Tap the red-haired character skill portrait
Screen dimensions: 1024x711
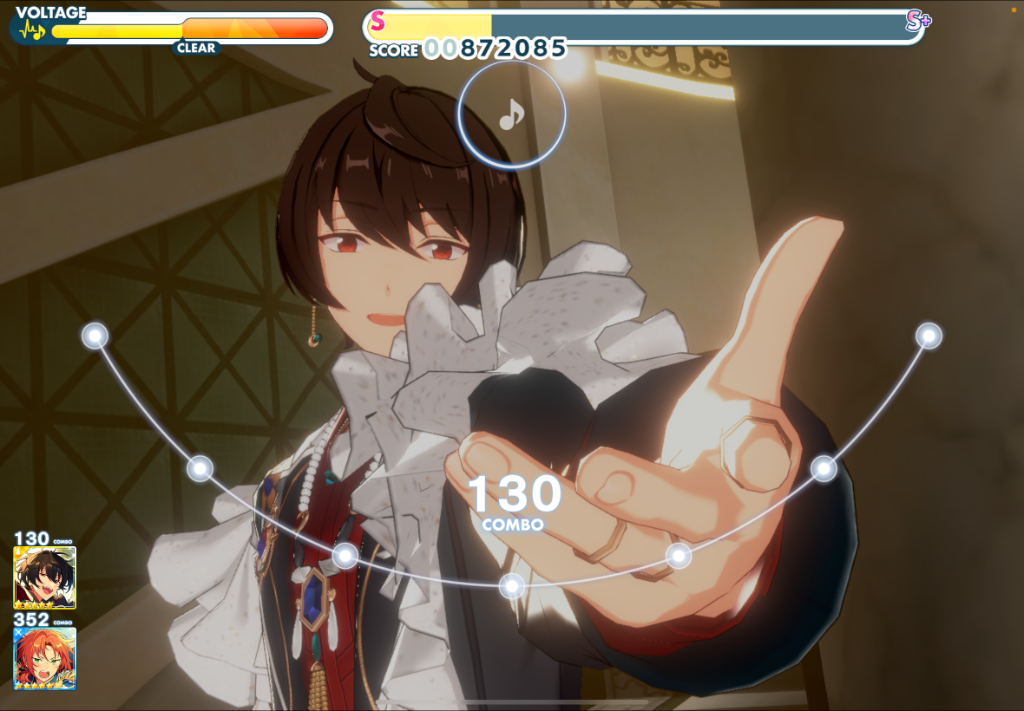point(44,657)
